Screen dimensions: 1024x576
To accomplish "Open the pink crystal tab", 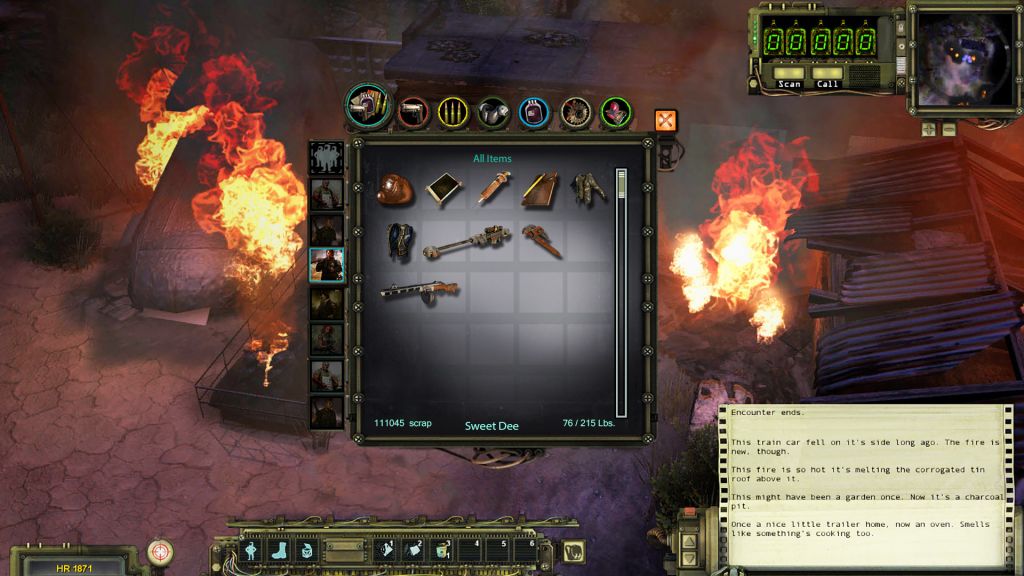I will point(615,112).
